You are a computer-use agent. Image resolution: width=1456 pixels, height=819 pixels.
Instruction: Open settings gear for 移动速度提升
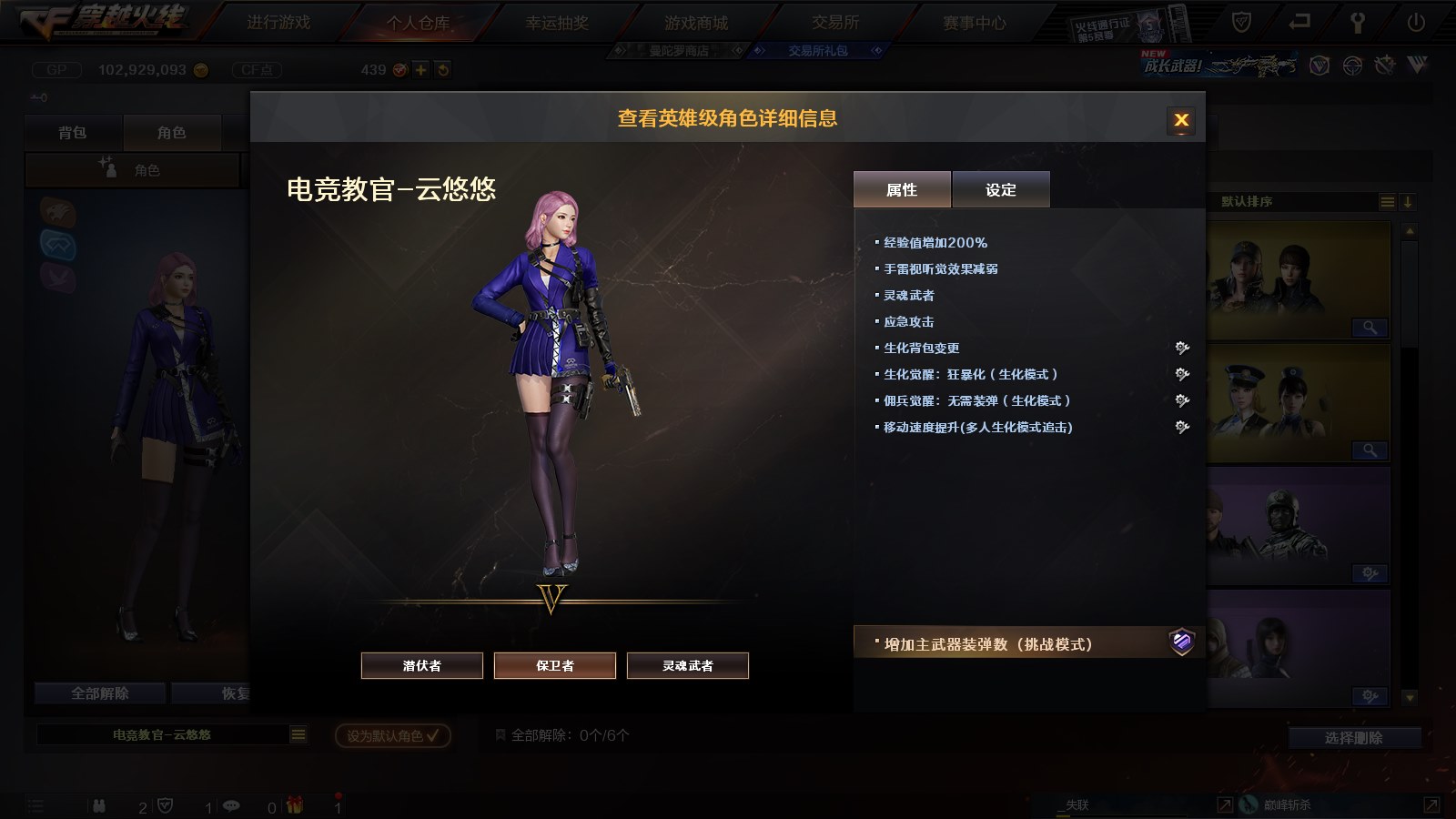(x=1182, y=427)
